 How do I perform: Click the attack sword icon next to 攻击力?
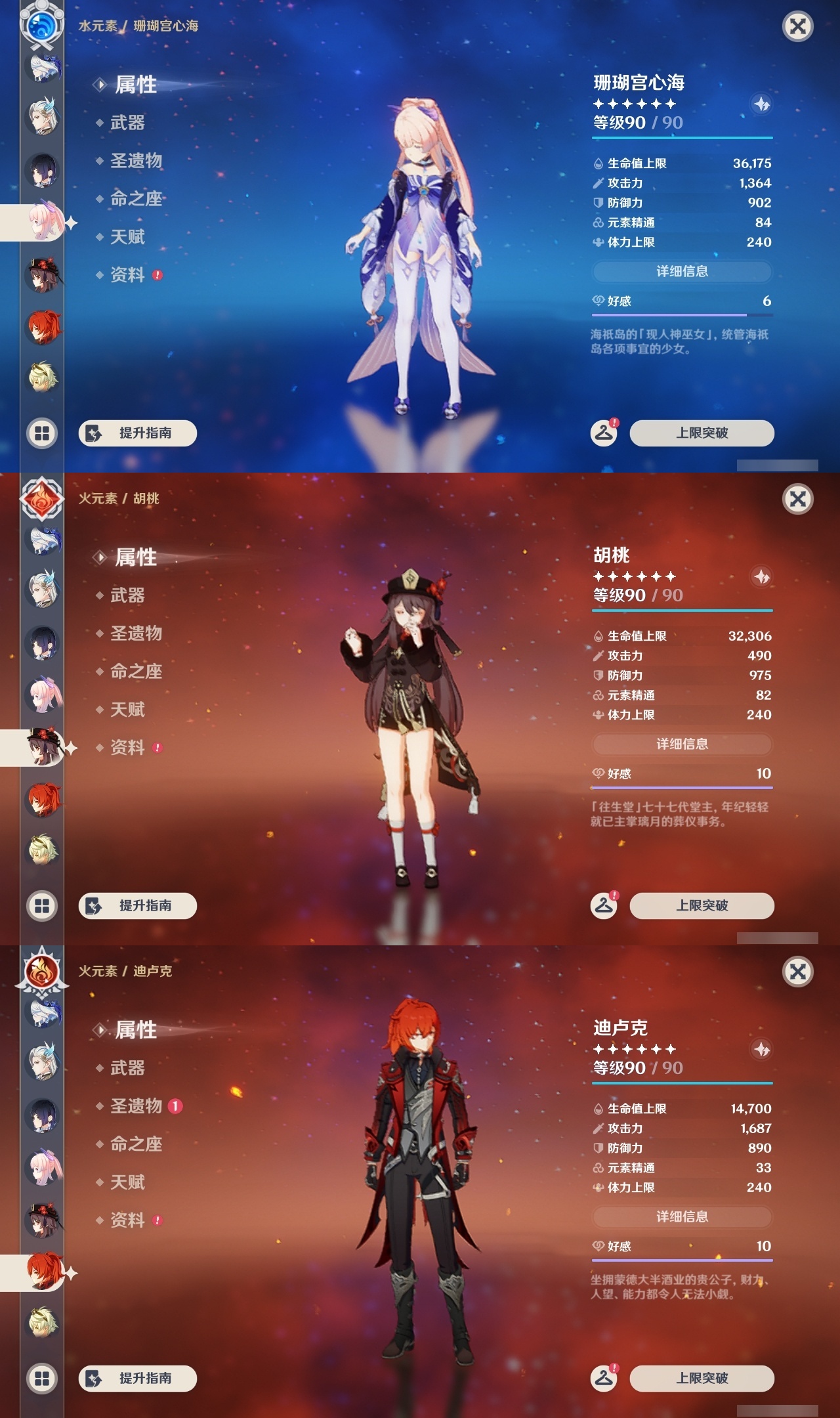pos(598,184)
